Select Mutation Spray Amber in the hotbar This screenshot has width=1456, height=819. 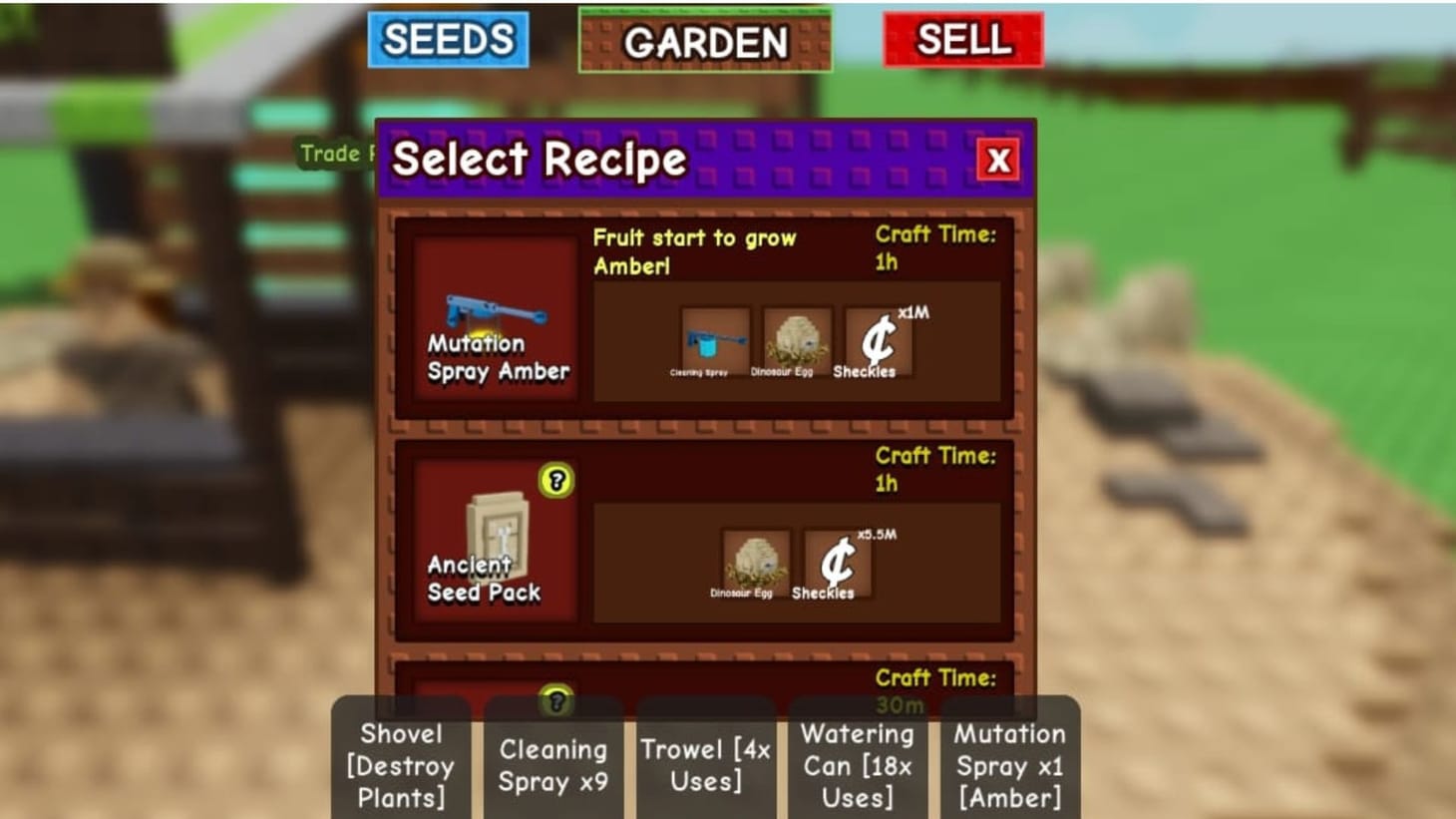point(1009,764)
